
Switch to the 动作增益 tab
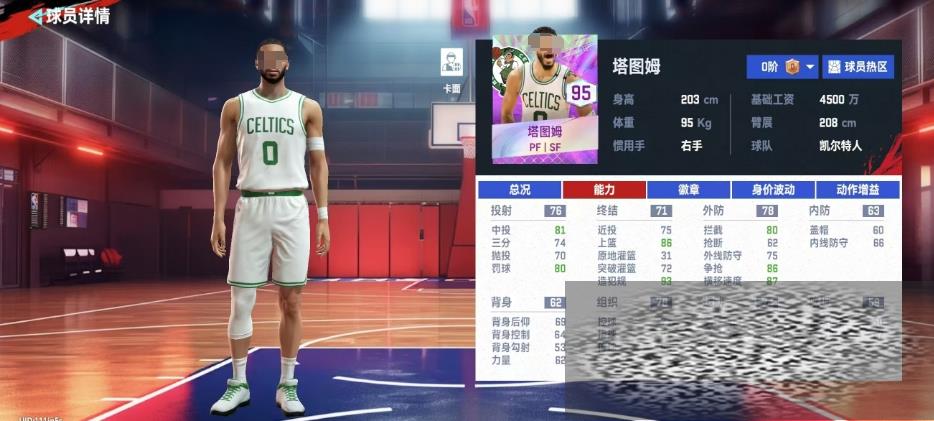(858, 189)
